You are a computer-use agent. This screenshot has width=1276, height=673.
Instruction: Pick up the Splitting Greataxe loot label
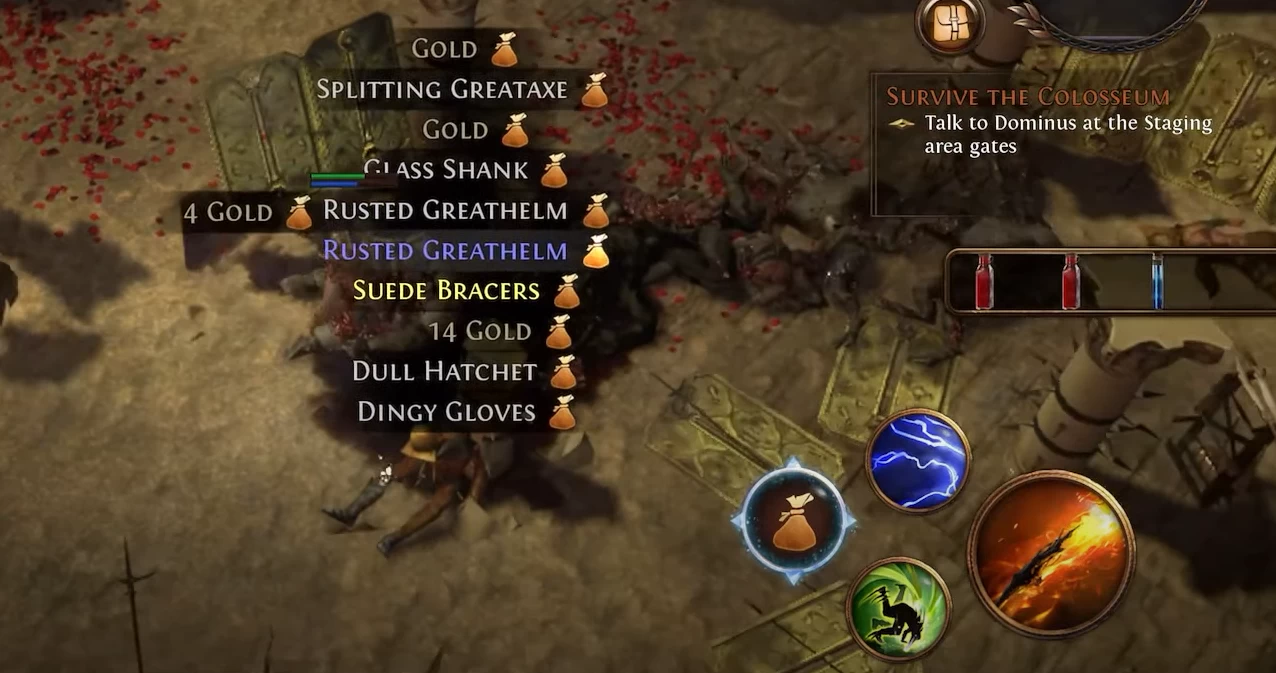(x=442, y=89)
